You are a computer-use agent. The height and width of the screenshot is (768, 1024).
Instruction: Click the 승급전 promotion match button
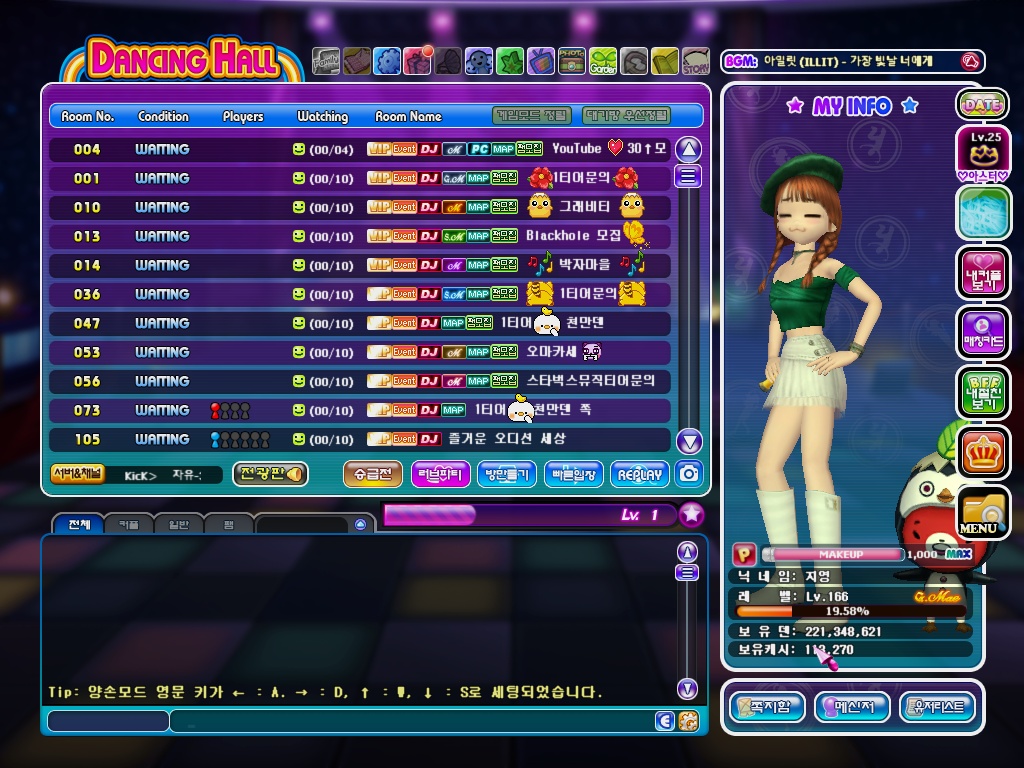373,474
